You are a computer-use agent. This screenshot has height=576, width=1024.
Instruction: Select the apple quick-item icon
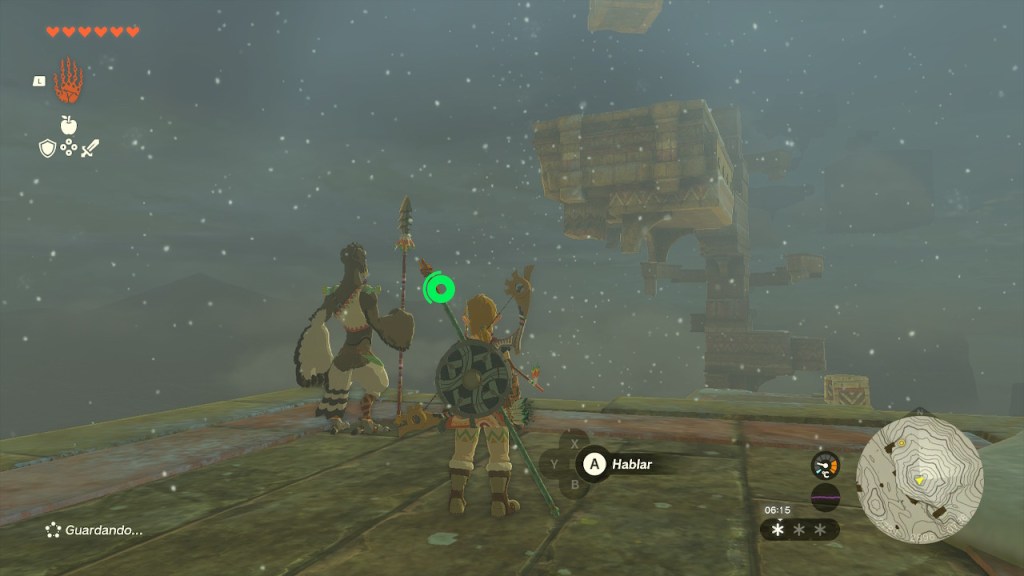(68, 125)
